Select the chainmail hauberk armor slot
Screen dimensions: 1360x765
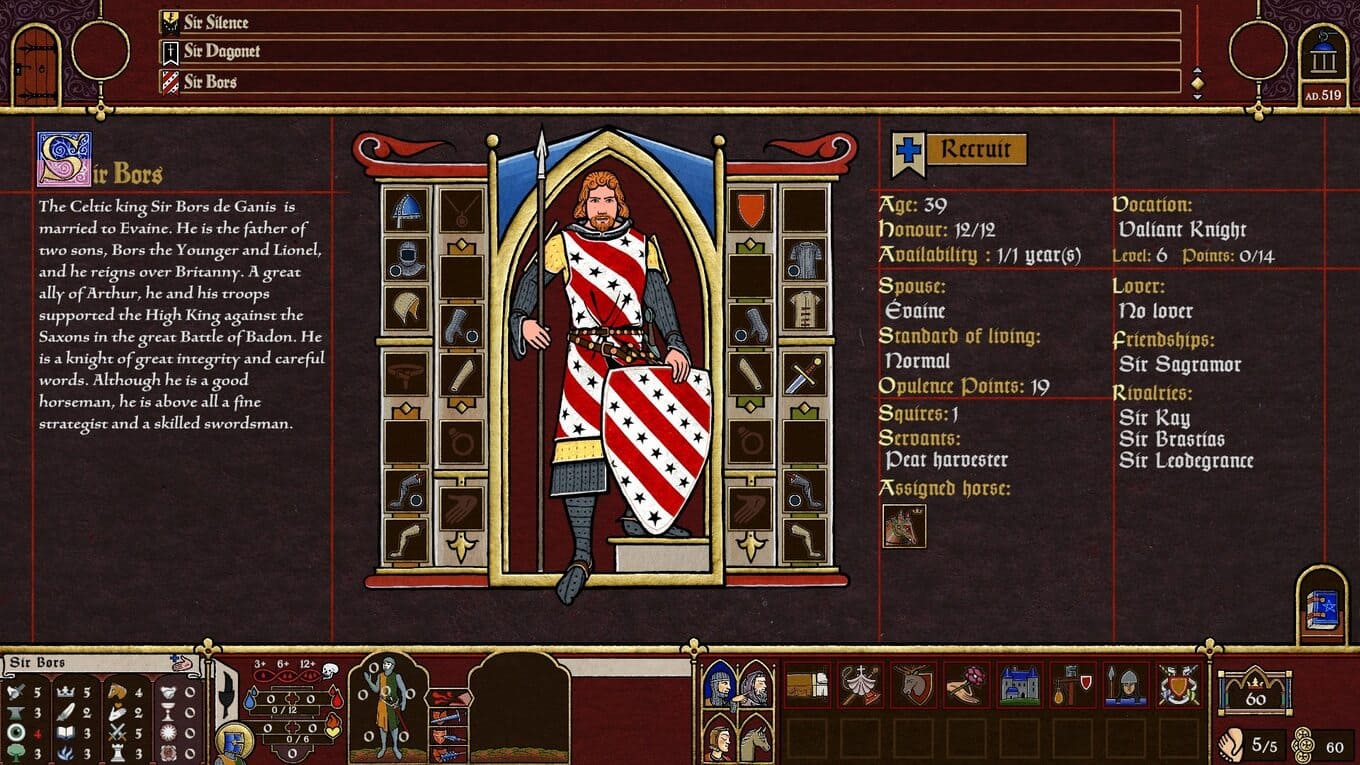(804, 259)
